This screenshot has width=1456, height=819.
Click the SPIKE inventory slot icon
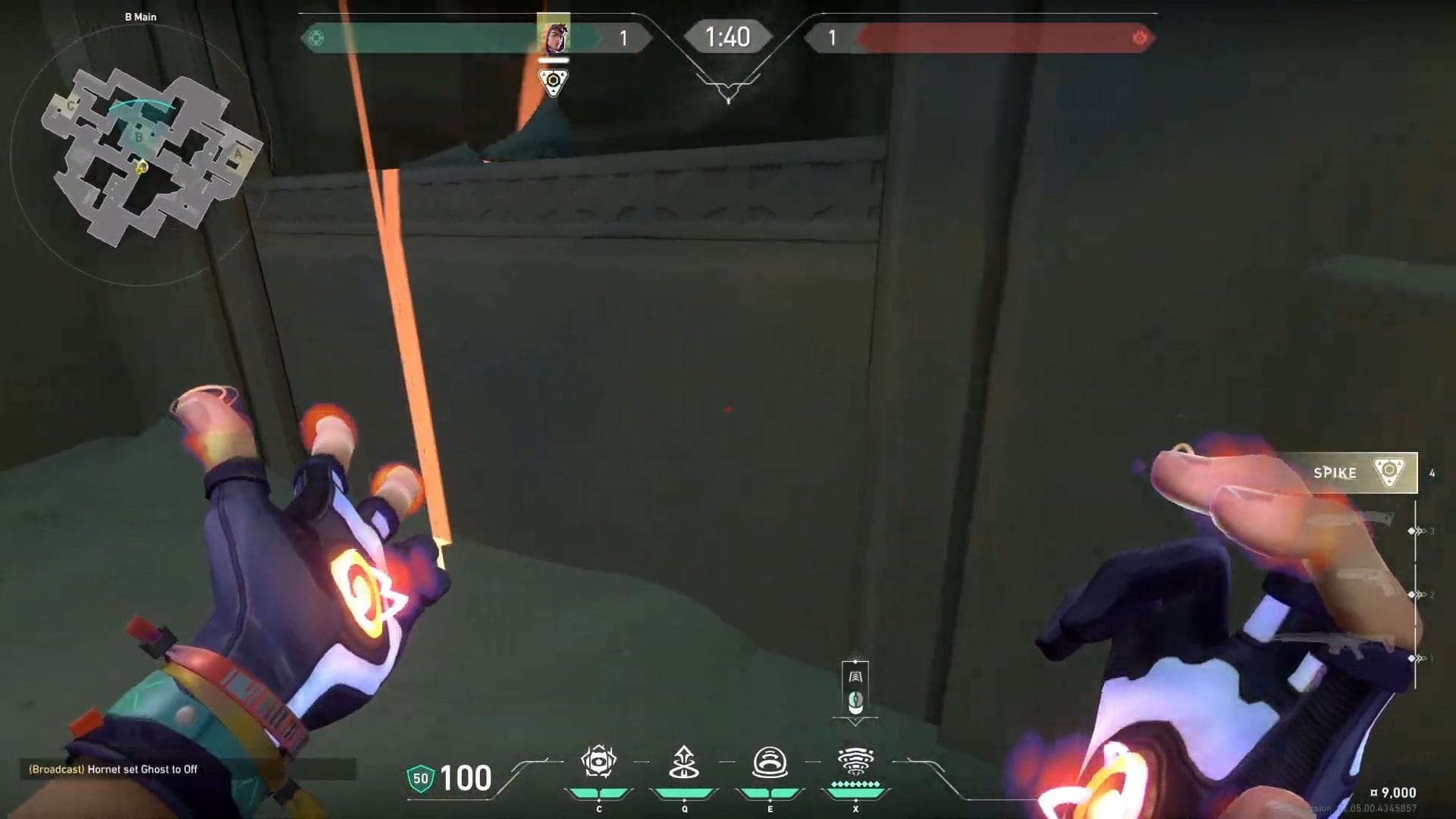1388,472
